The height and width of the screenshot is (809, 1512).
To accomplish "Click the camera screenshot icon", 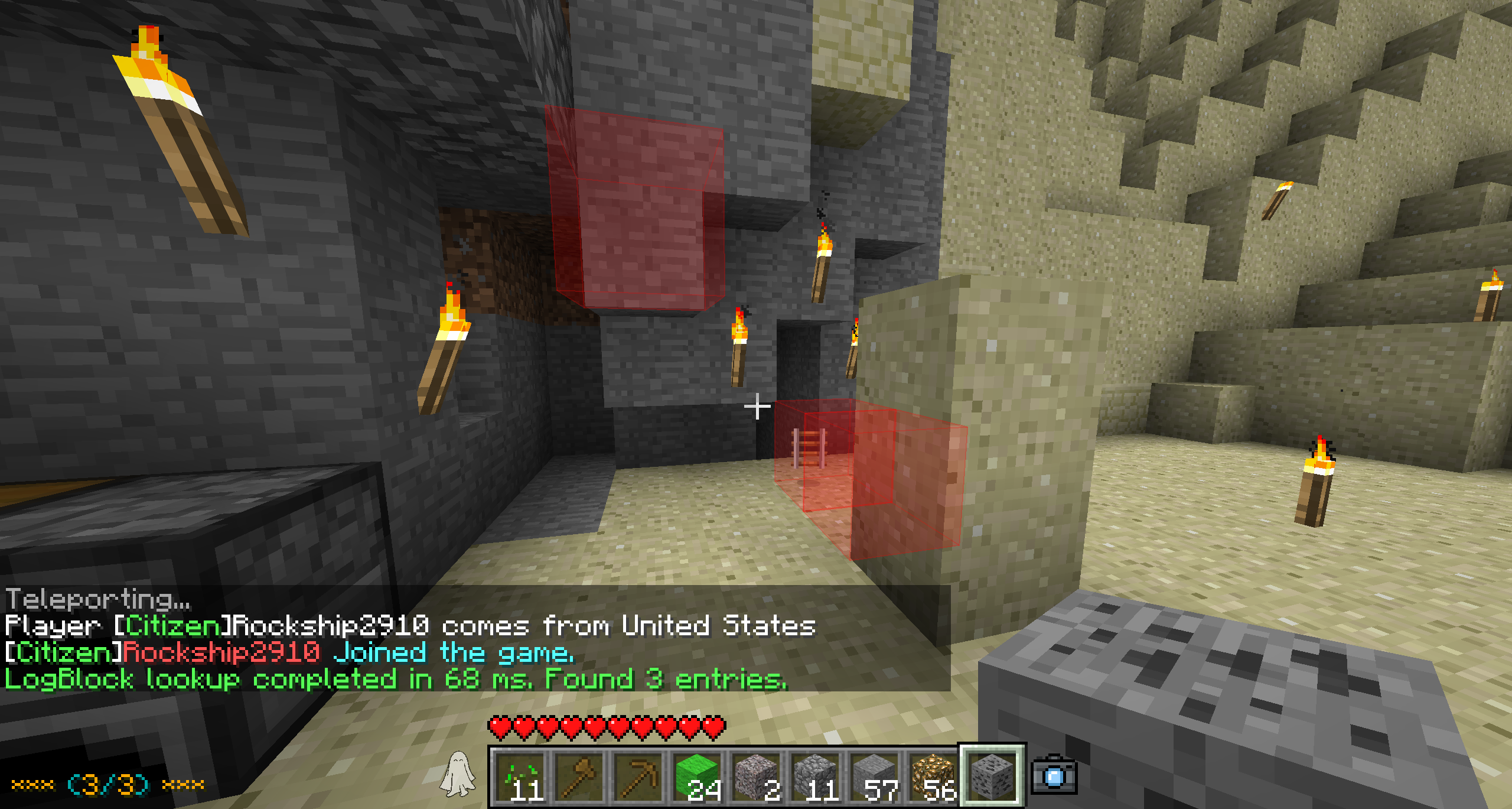I will [x=1054, y=775].
